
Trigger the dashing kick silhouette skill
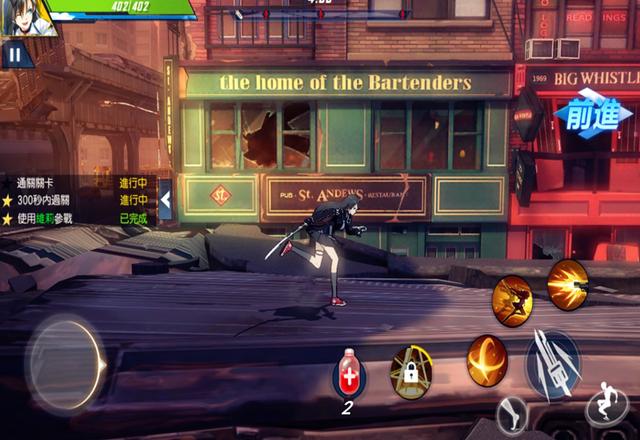(x=512, y=298)
